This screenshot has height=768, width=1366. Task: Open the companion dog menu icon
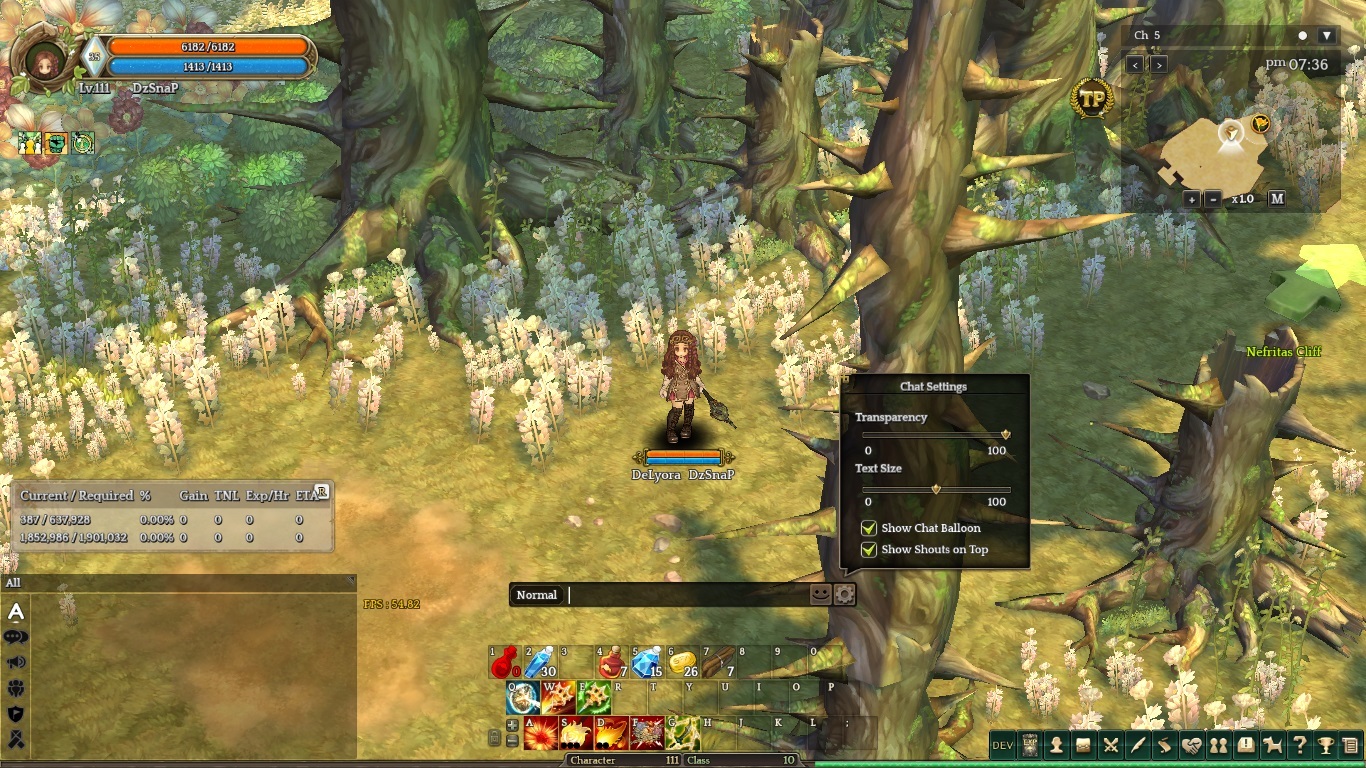1272,745
